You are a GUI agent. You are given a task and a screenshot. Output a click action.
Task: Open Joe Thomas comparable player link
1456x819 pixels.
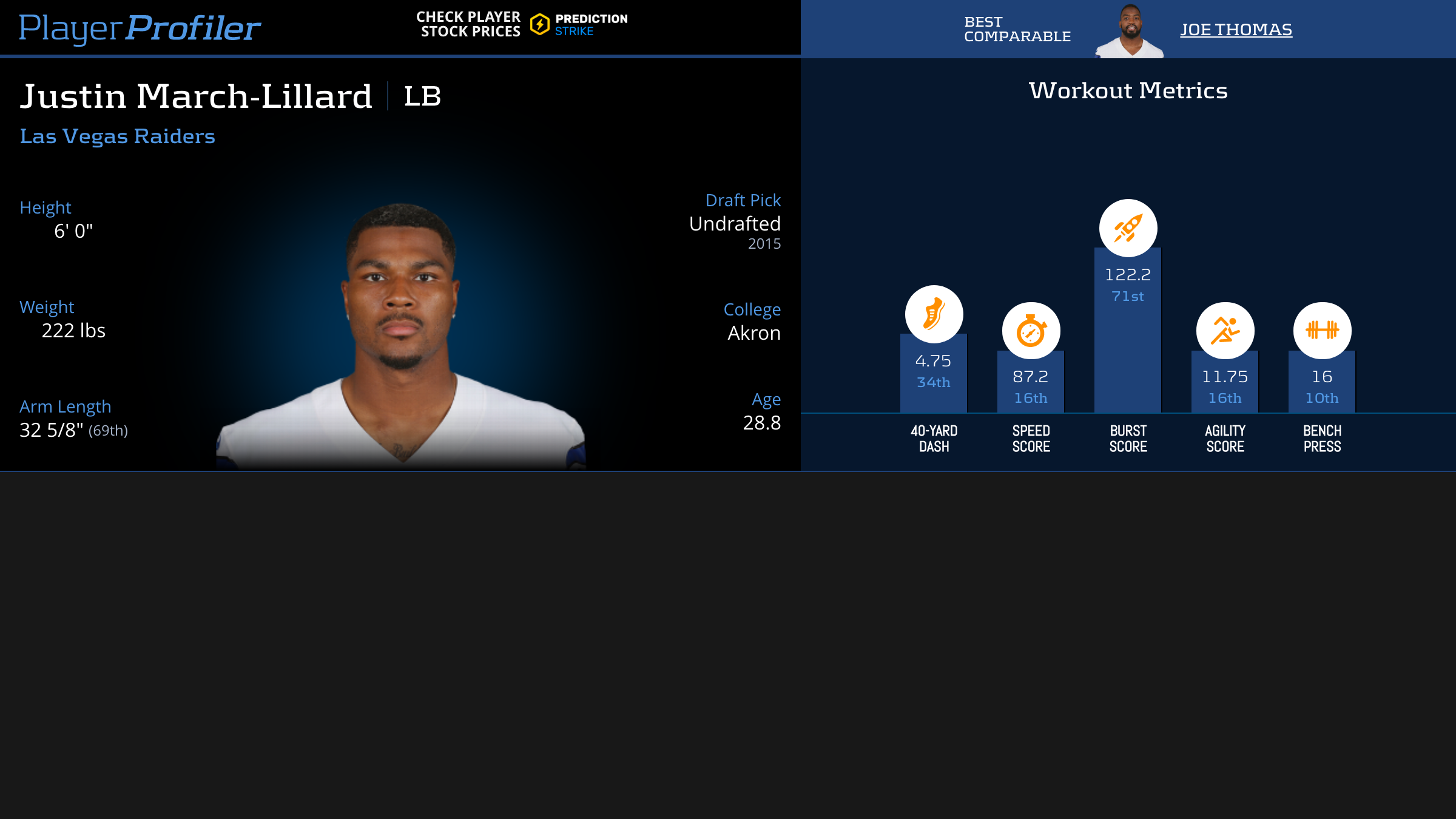point(1236,30)
